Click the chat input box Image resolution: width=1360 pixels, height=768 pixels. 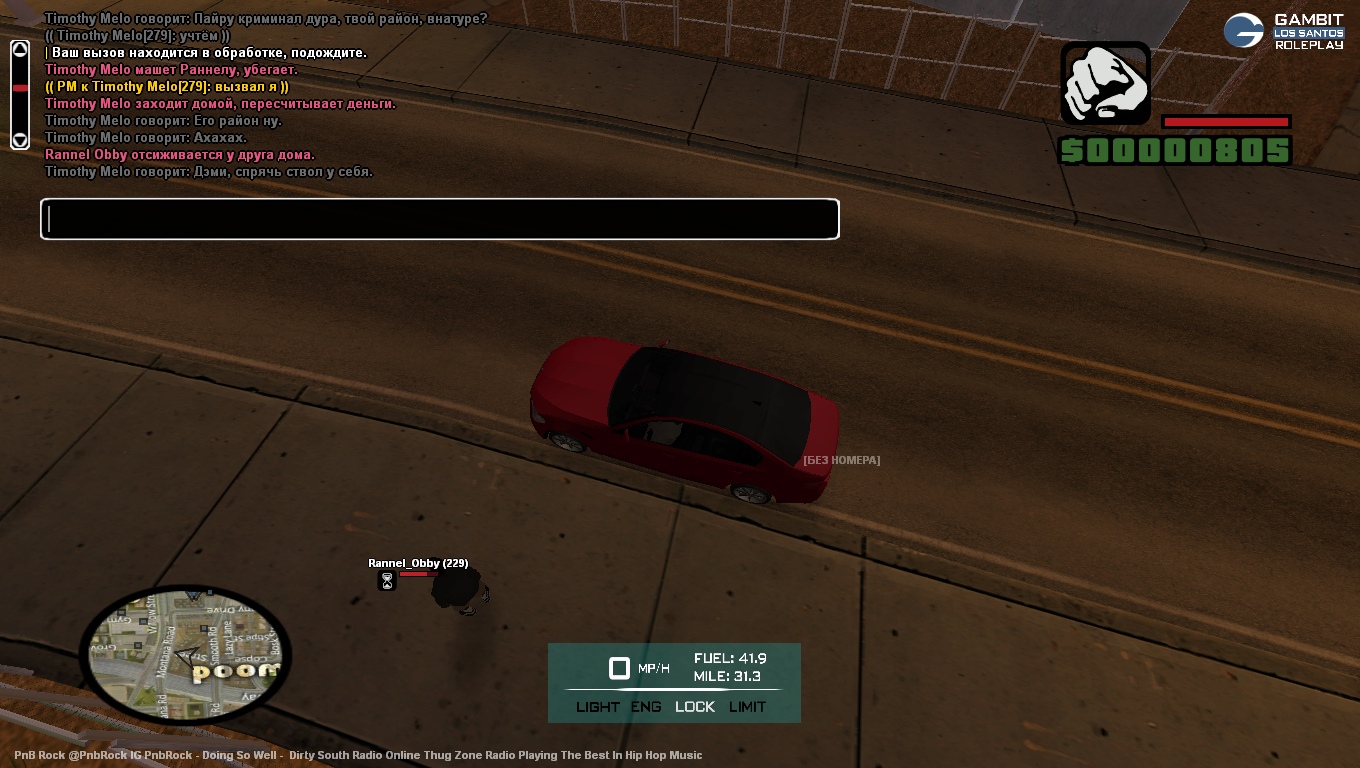pos(440,219)
